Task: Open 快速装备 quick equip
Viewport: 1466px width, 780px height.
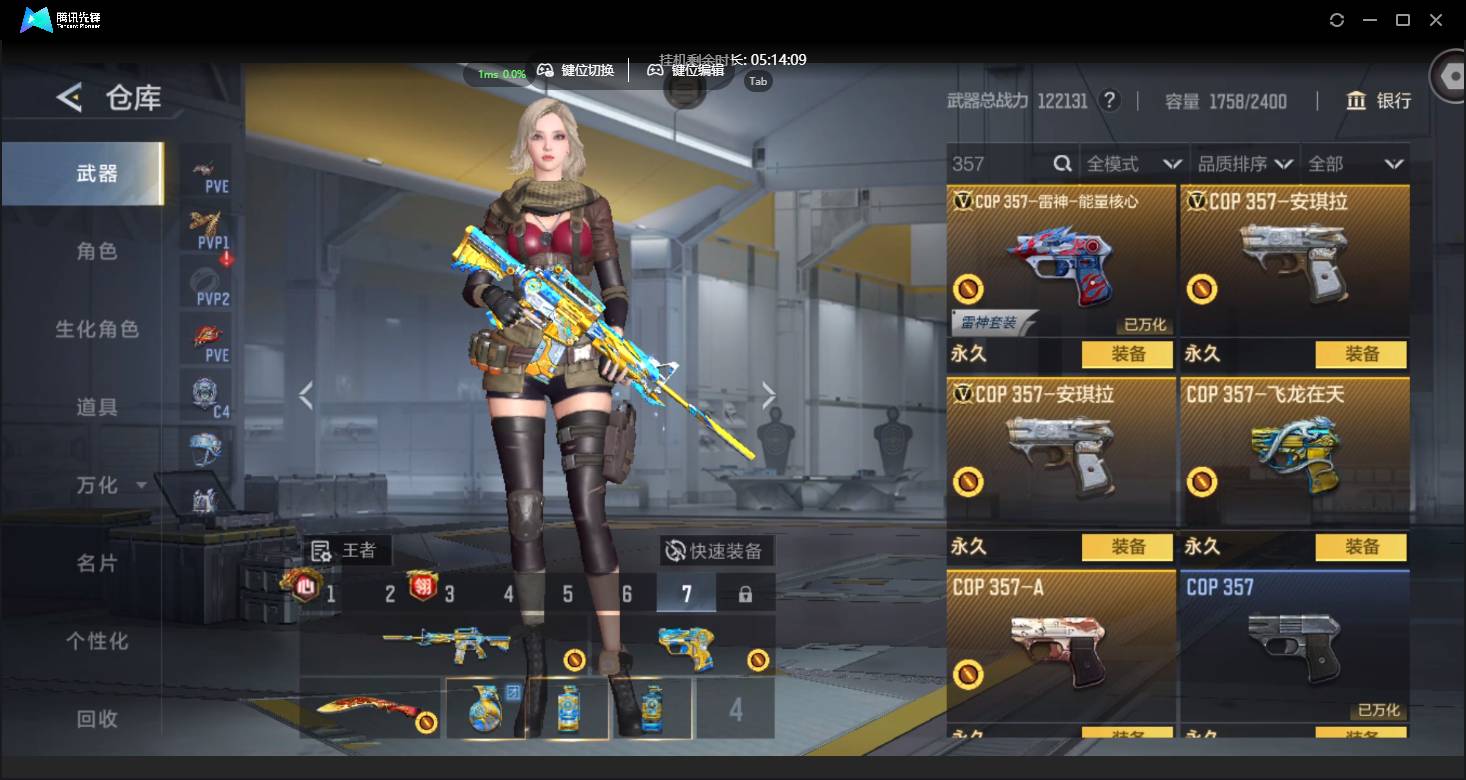Action: (716, 551)
